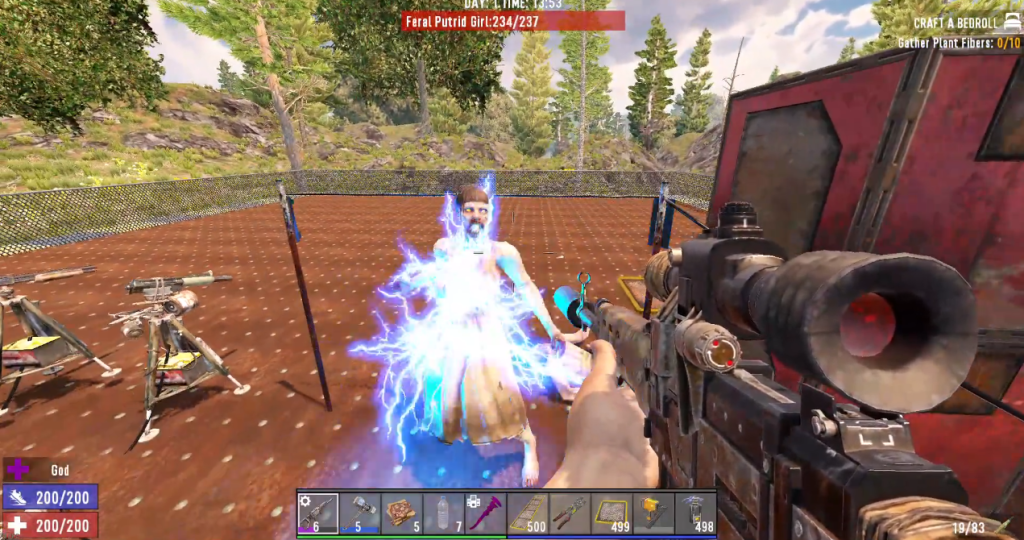Select the sledgehammer hotbar slot
Image resolution: width=1024 pixels, height=540 pixels.
(x=360, y=513)
